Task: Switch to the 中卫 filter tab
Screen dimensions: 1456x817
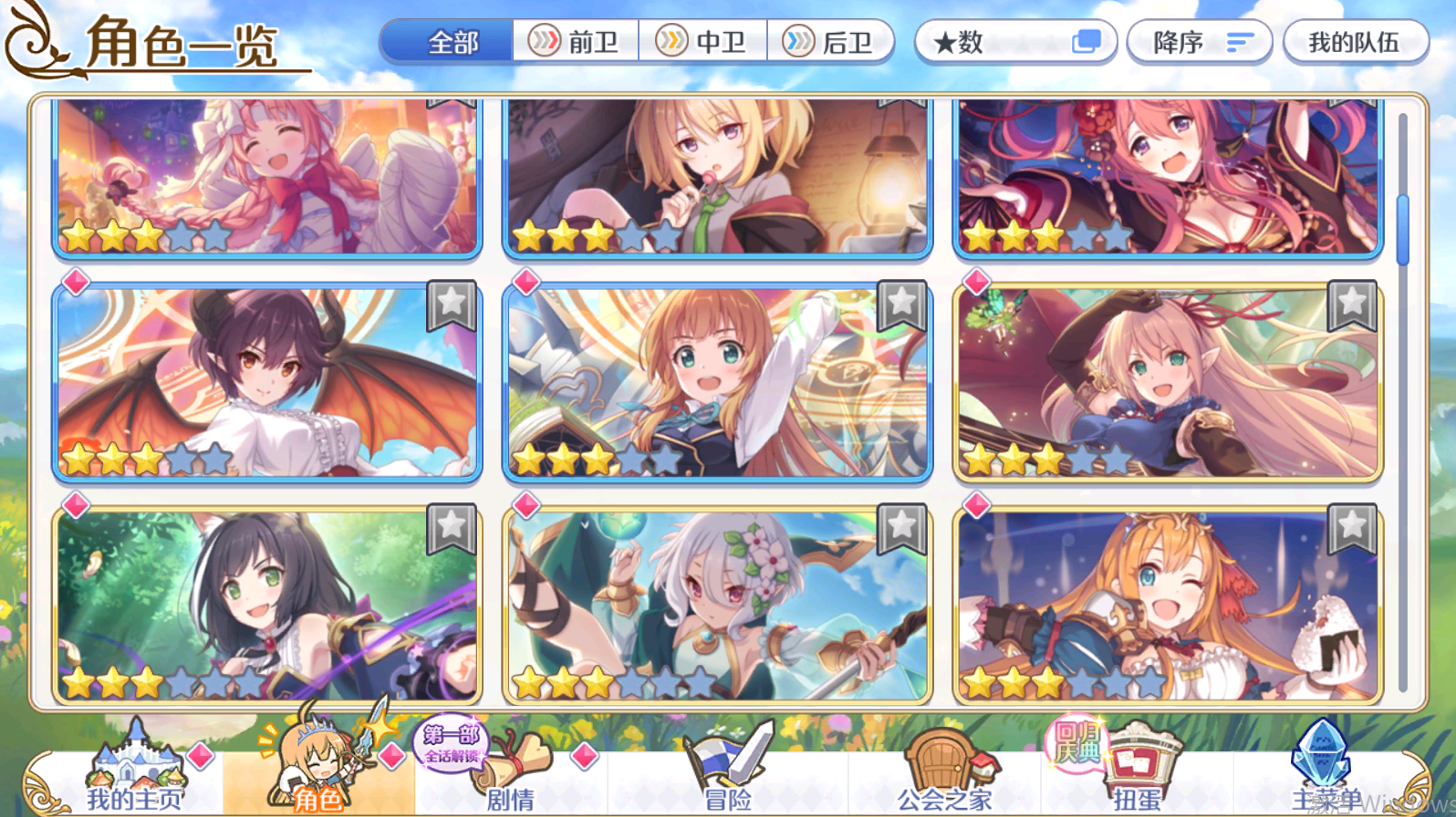Action: click(x=705, y=41)
